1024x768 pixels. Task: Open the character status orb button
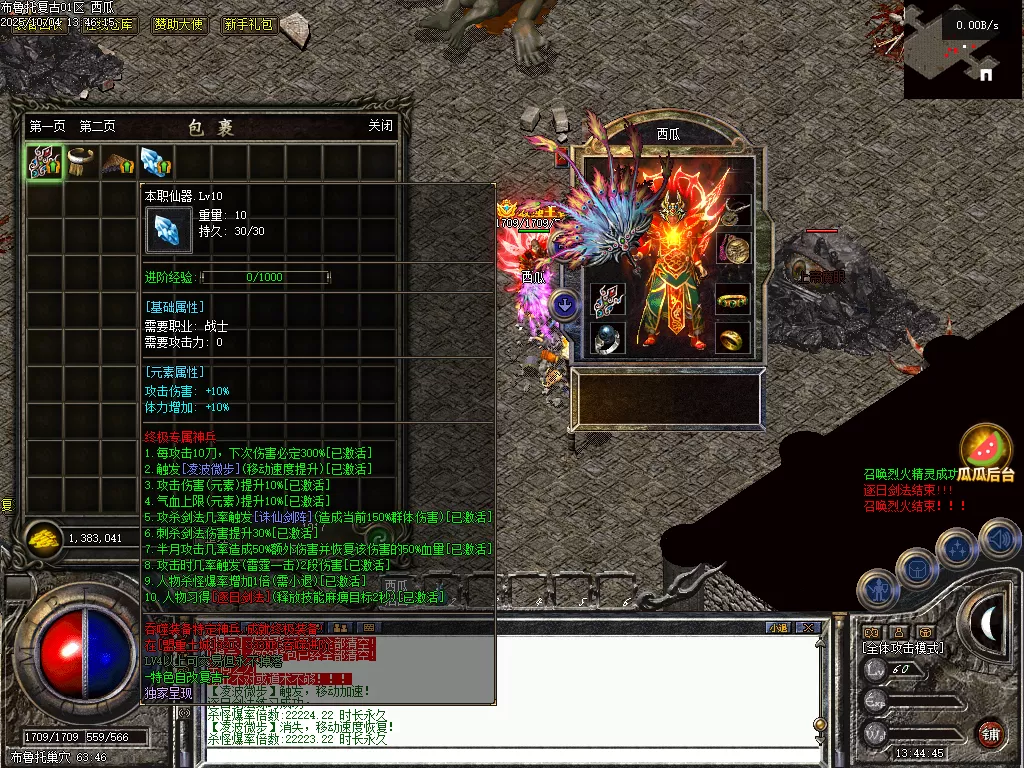point(879,588)
